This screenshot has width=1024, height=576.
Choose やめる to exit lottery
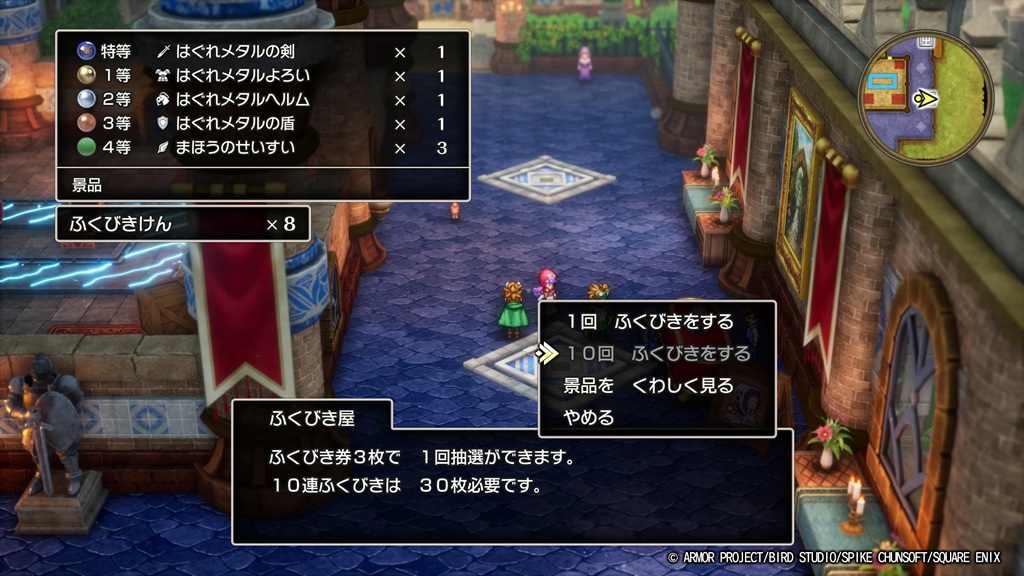(x=589, y=418)
